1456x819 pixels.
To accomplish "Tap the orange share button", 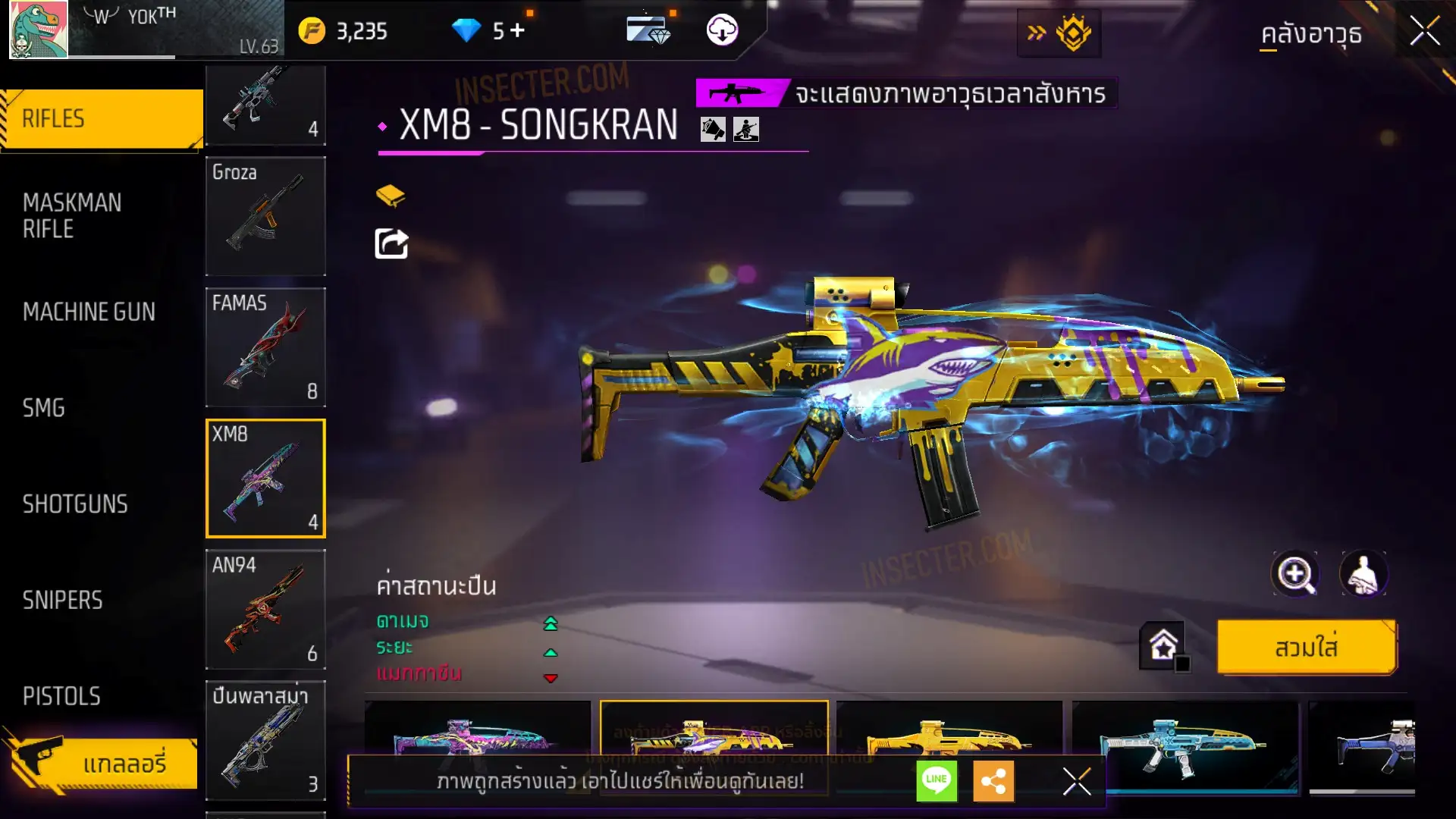I will click(993, 780).
